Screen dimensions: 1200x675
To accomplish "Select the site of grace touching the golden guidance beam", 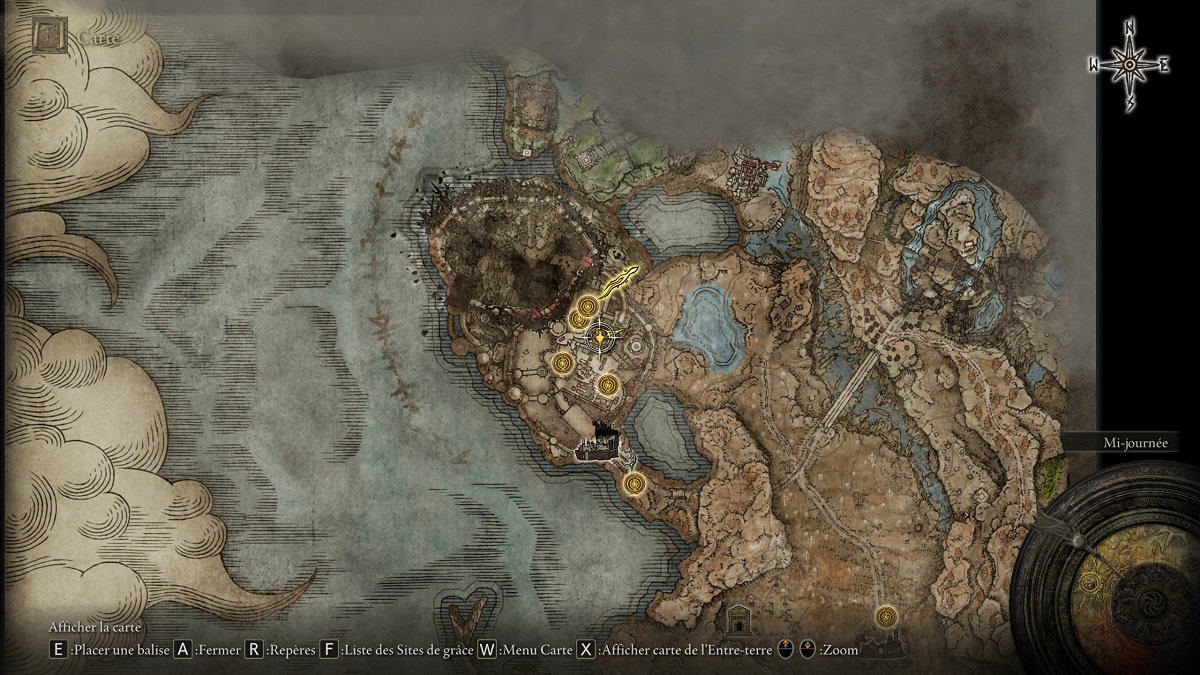I will point(589,304).
